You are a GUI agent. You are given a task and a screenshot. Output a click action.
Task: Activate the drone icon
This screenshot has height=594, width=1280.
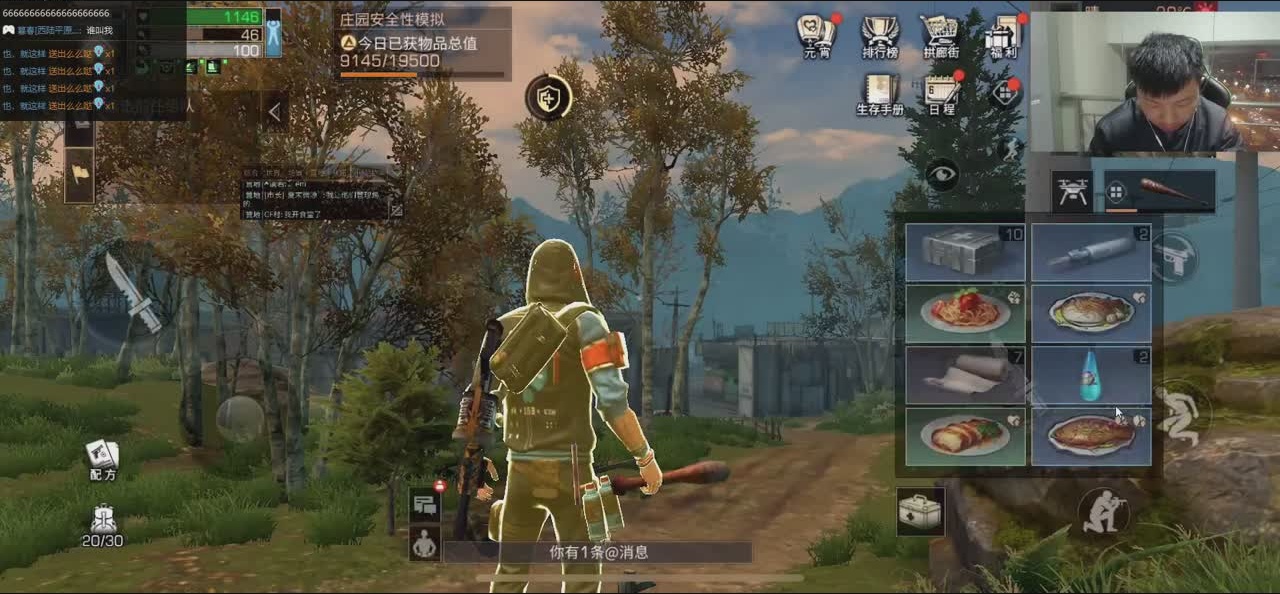coord(1072,191)
